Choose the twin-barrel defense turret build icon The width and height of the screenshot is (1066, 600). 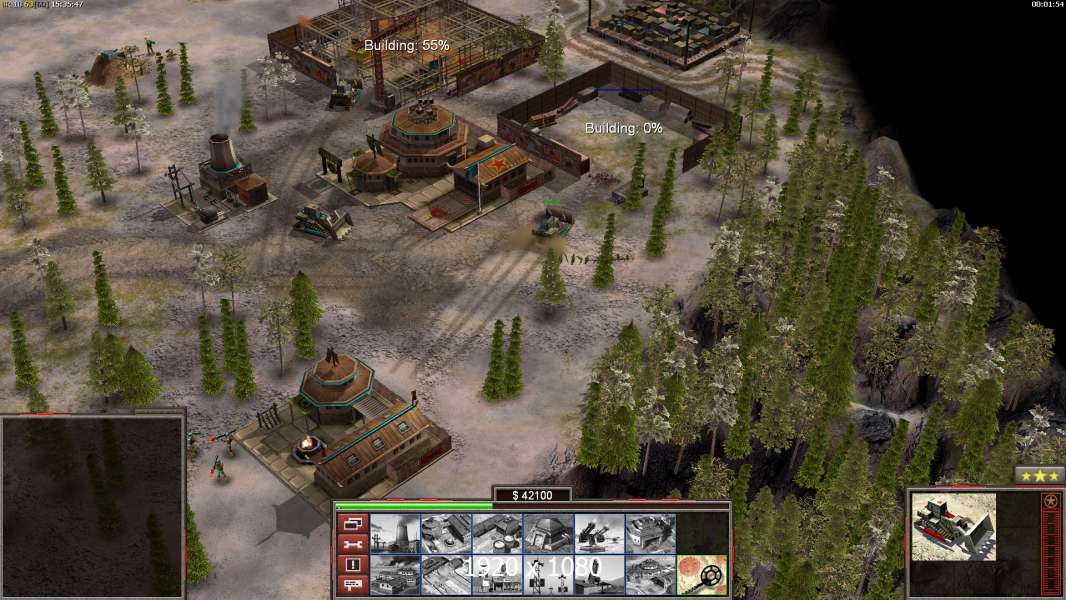tap(599, 533)
